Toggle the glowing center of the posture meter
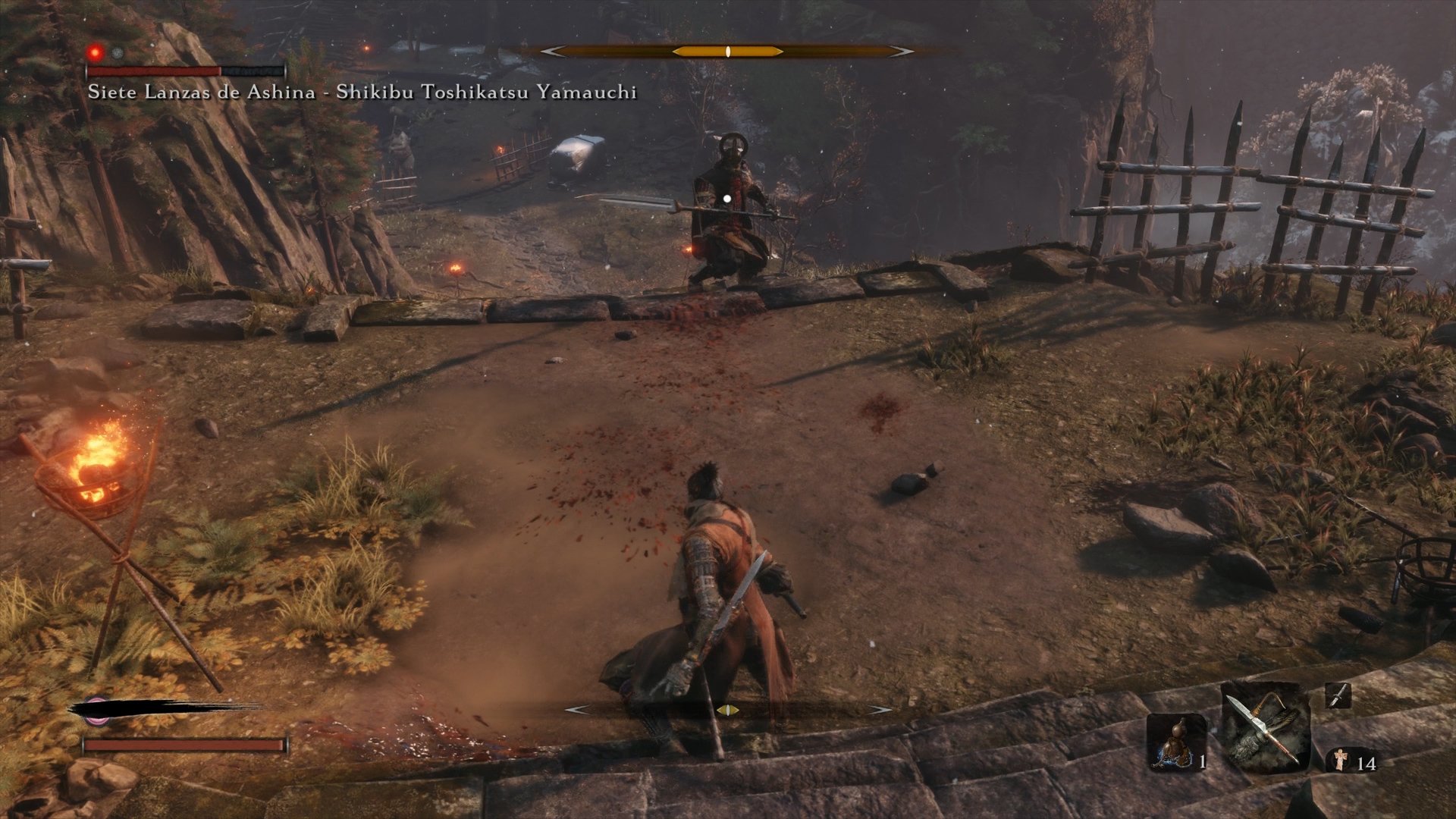1456x819 pixels. [726, 52]
